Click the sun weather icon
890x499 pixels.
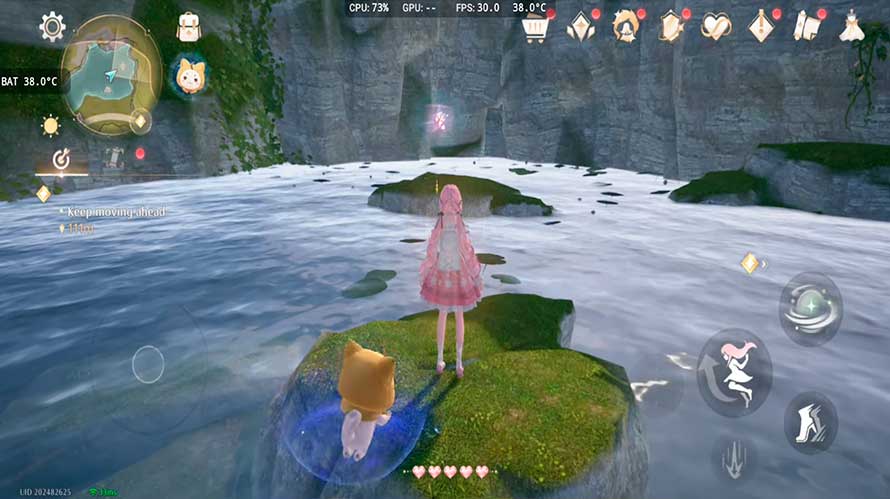click(x=50, y=126)
